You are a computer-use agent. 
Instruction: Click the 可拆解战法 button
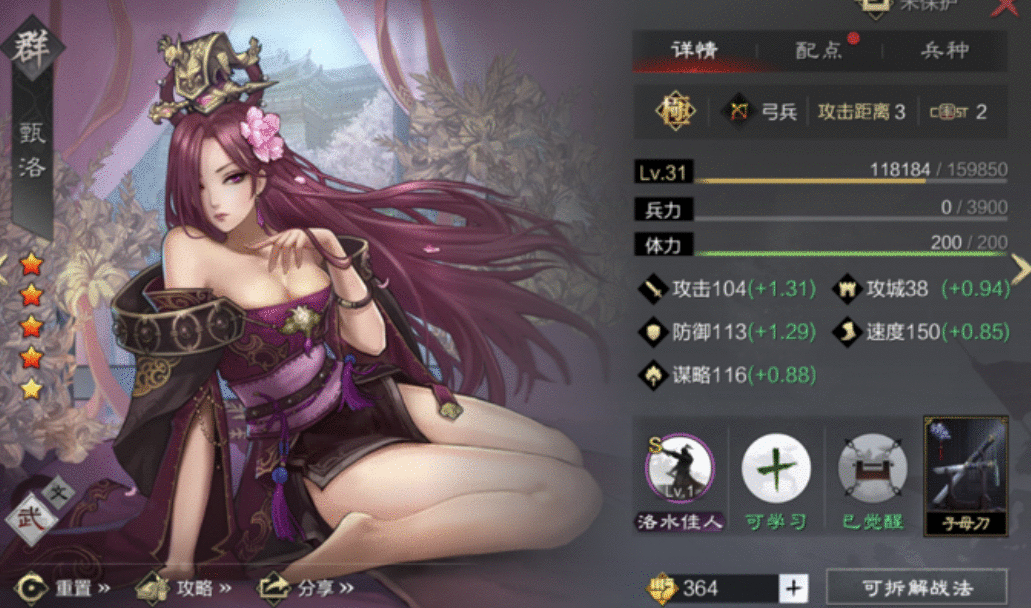pyautogui.click(x=917, y=587)
